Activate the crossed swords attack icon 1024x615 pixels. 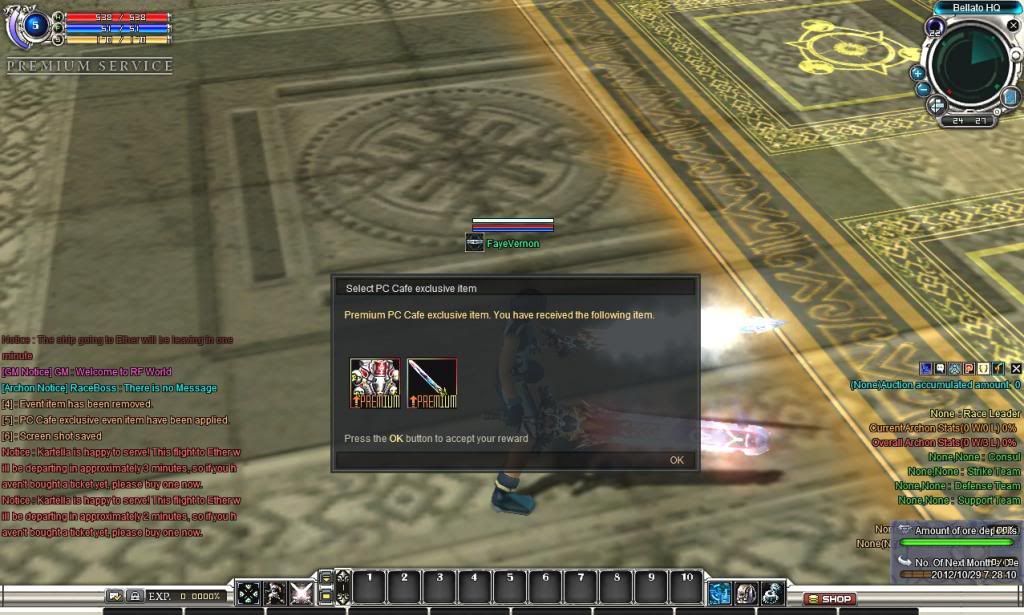[x=300, y=593]
